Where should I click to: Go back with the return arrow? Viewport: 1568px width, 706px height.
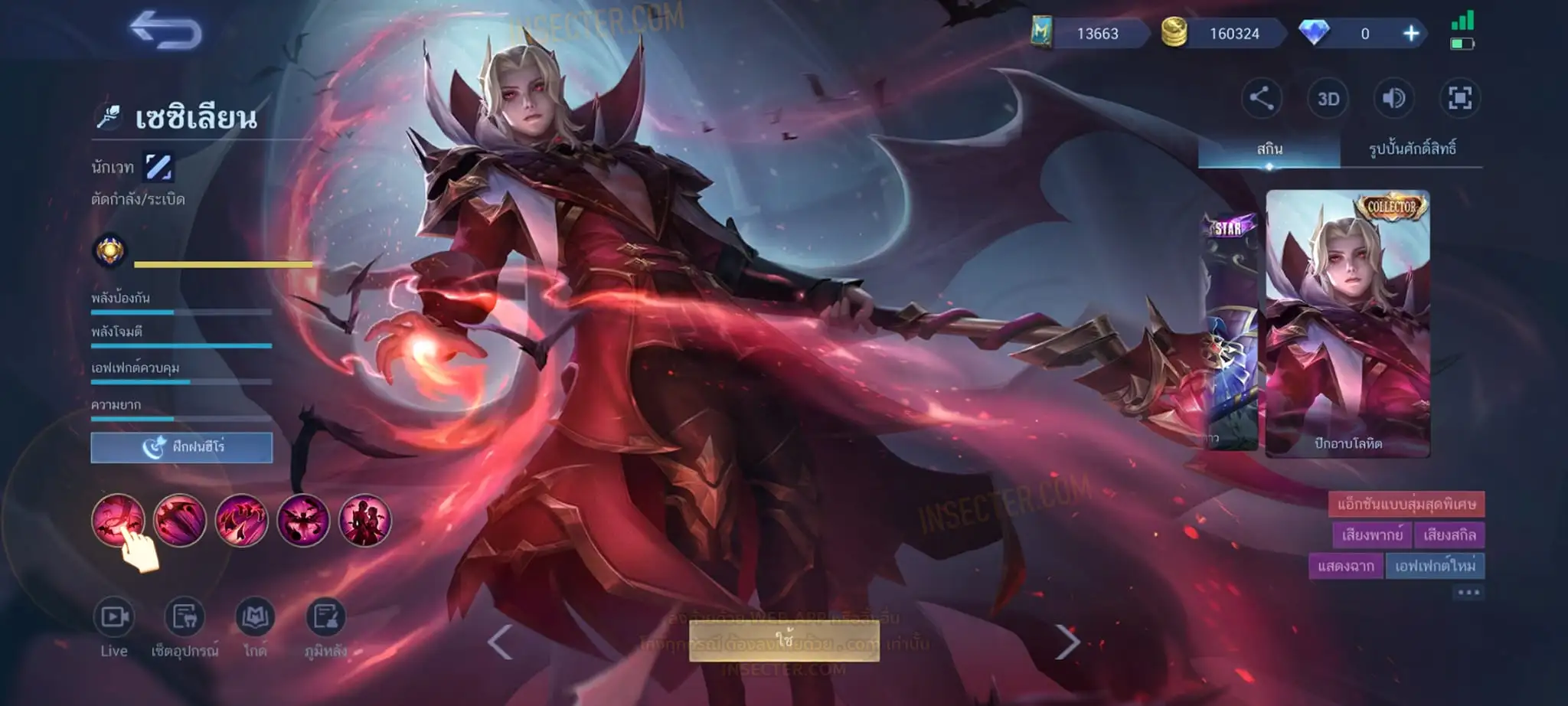pos(166,31)
